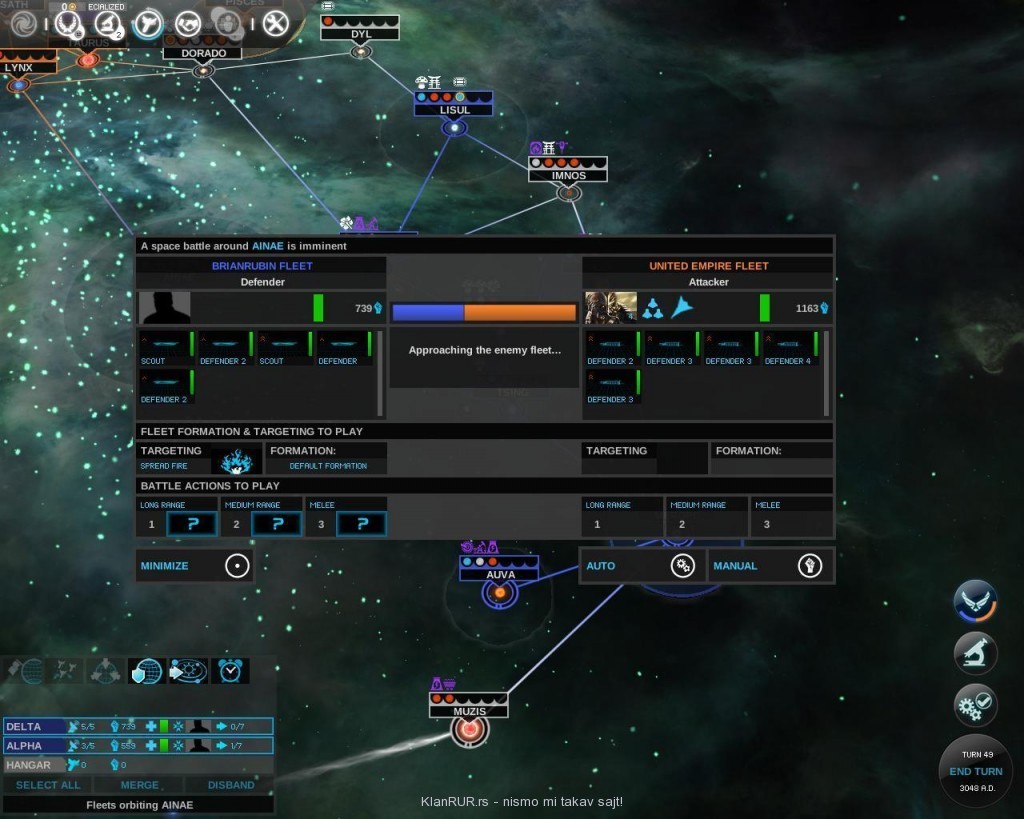Disband the selected fleet

pos(231,785)
